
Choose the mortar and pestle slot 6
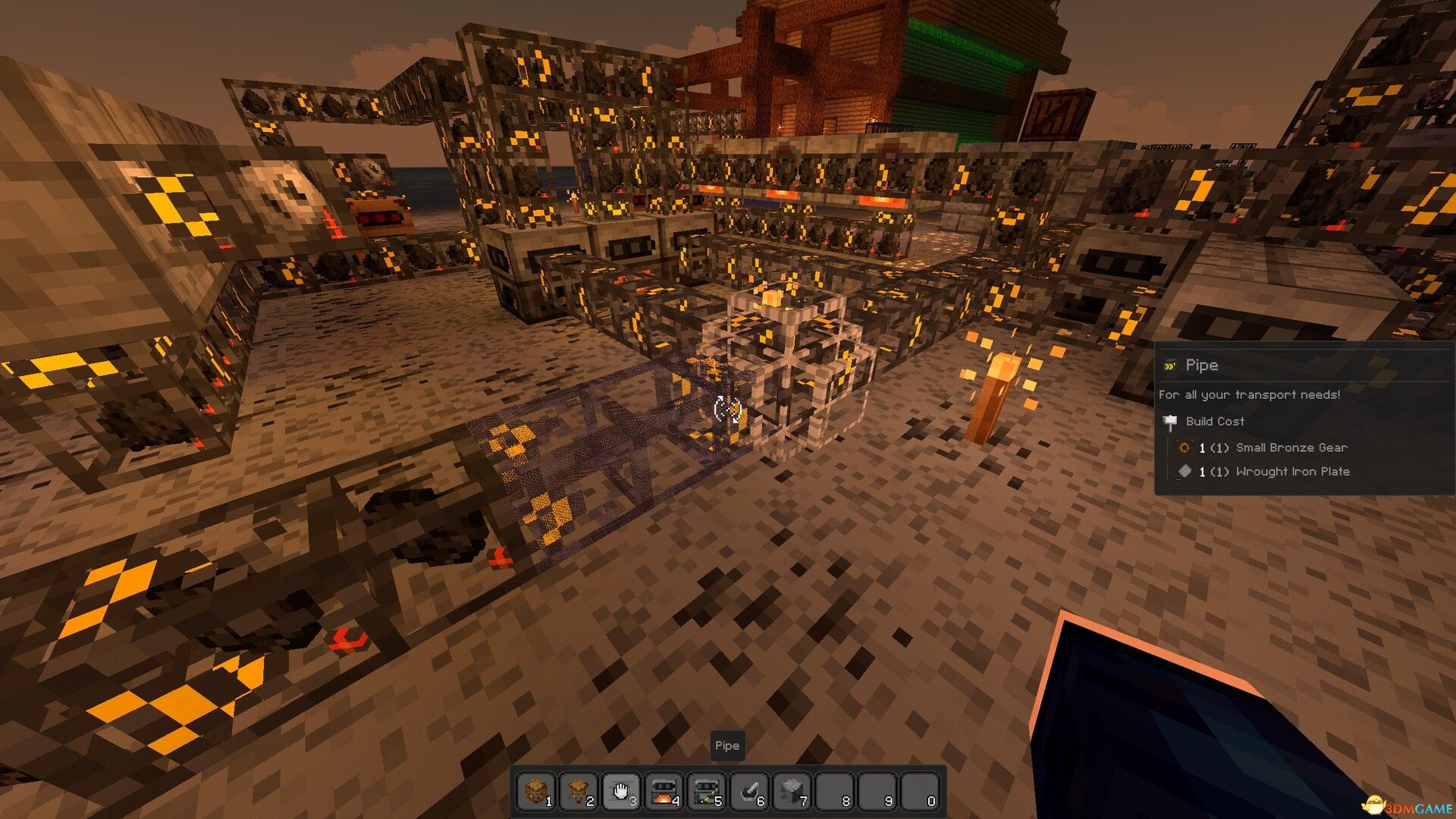tap(749, 792)
